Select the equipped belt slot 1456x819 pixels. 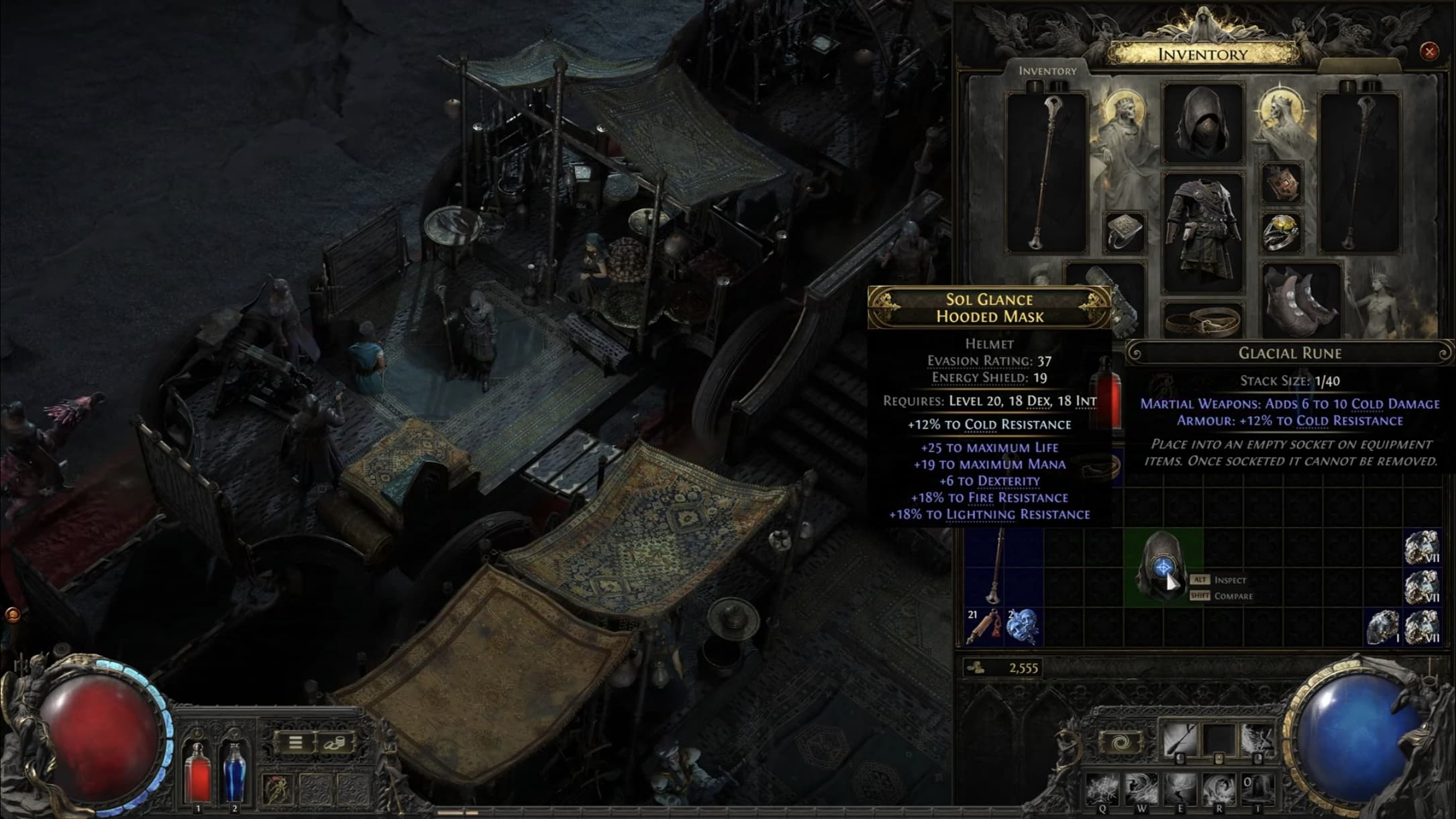pyautogui.click(x=1203, y=321)
